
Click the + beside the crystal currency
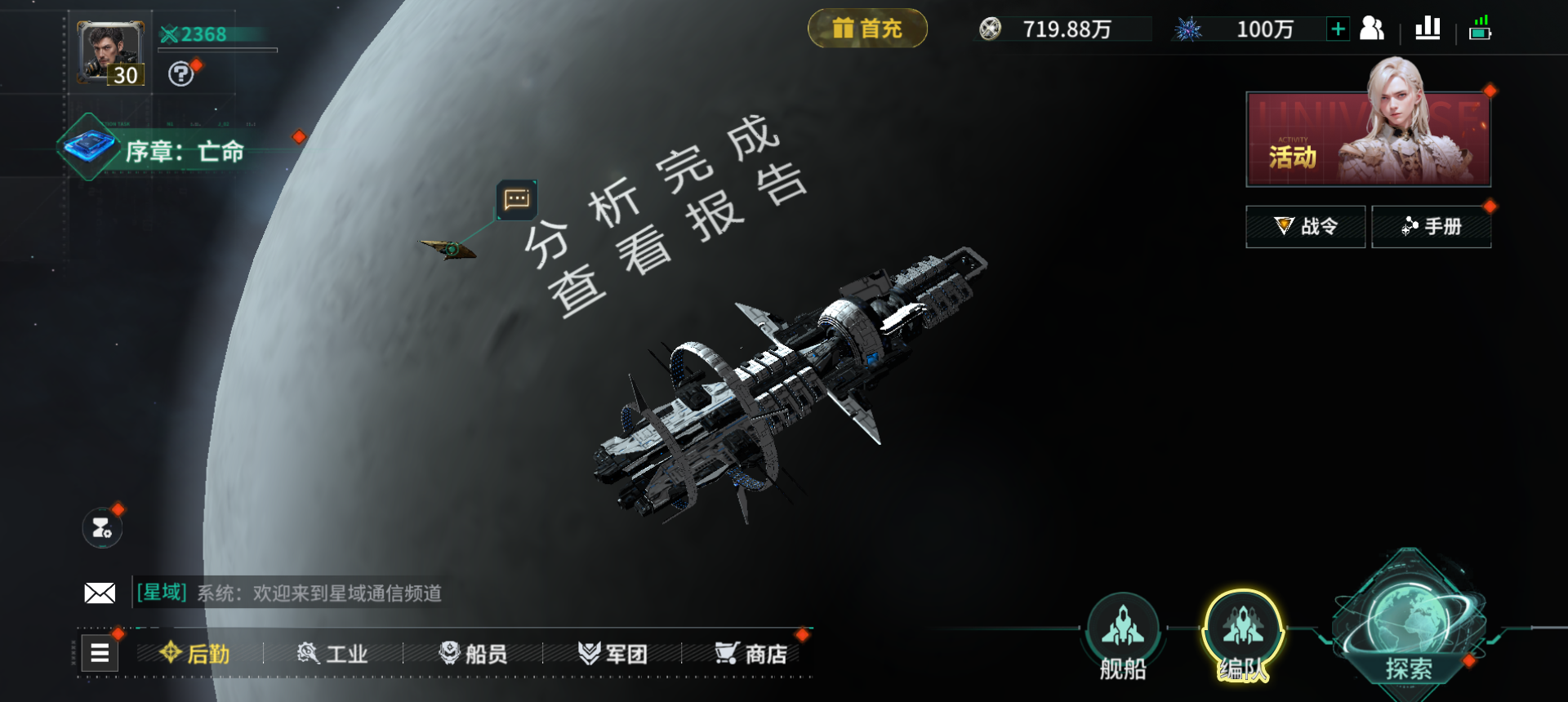point(1337,29)
